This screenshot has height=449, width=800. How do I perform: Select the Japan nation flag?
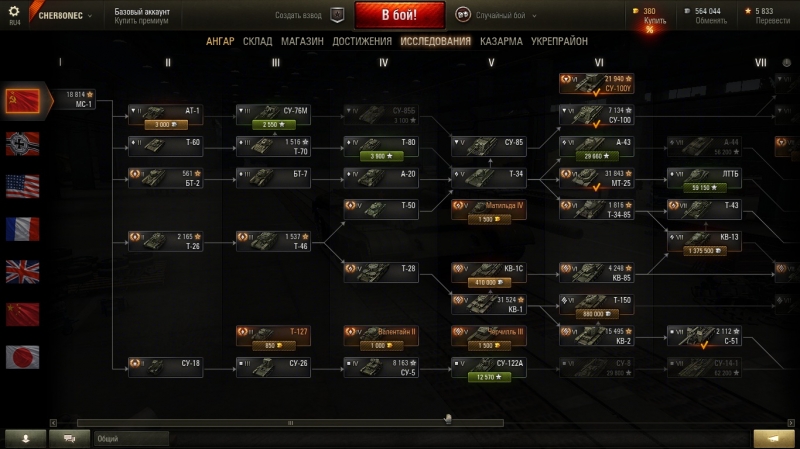tap(22, 356)
